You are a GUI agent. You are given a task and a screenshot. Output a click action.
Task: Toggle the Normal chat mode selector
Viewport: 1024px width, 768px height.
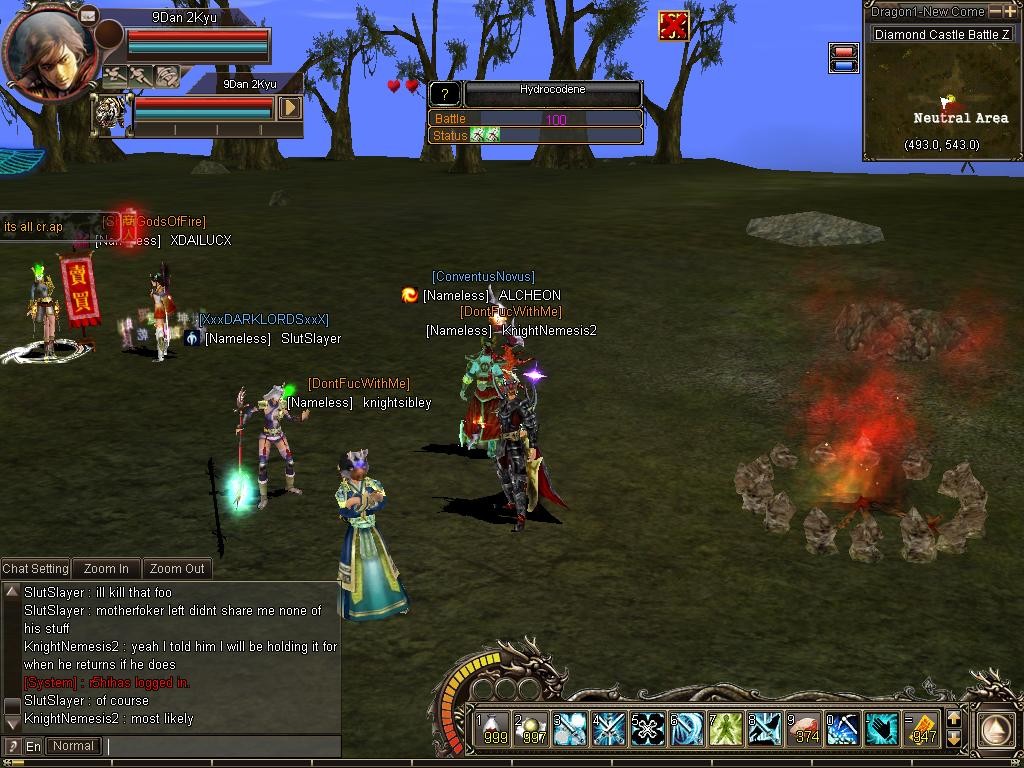(x=74, y=746)
